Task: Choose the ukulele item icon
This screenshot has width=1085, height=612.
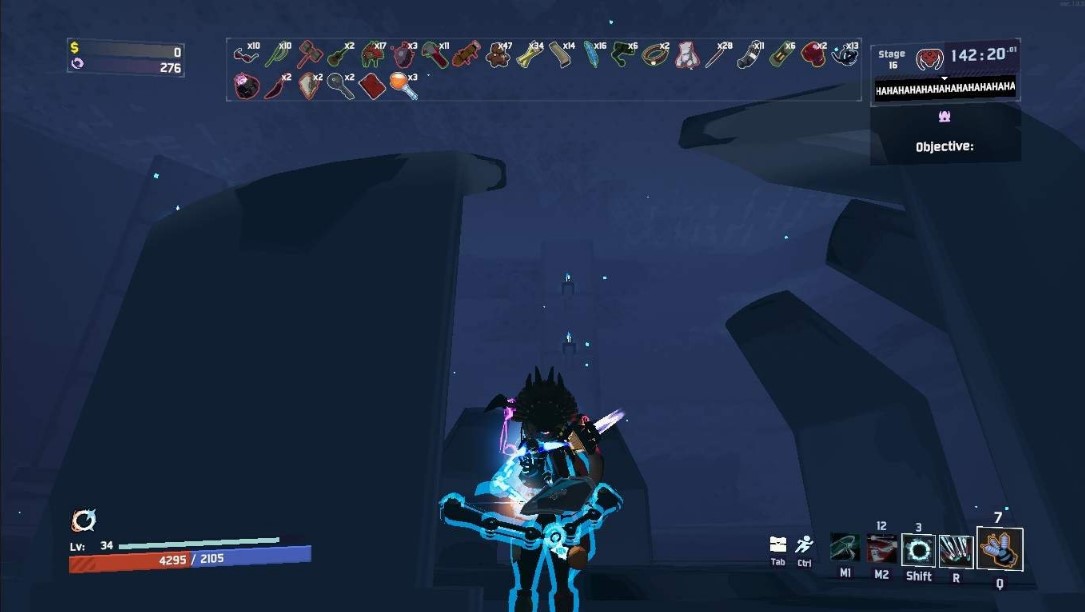Action: (339, 55)
